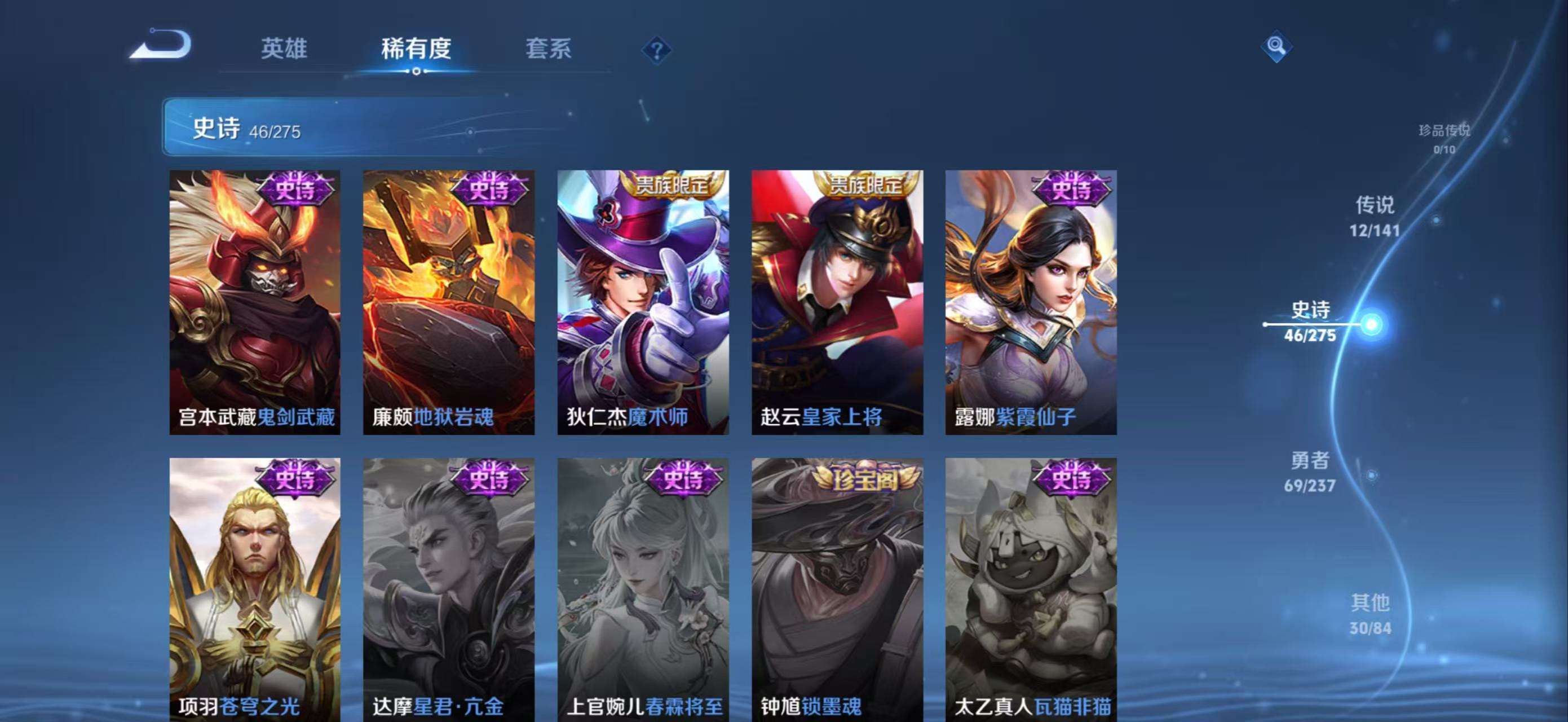Switch to the 英雄 tab

coord(284,49)
